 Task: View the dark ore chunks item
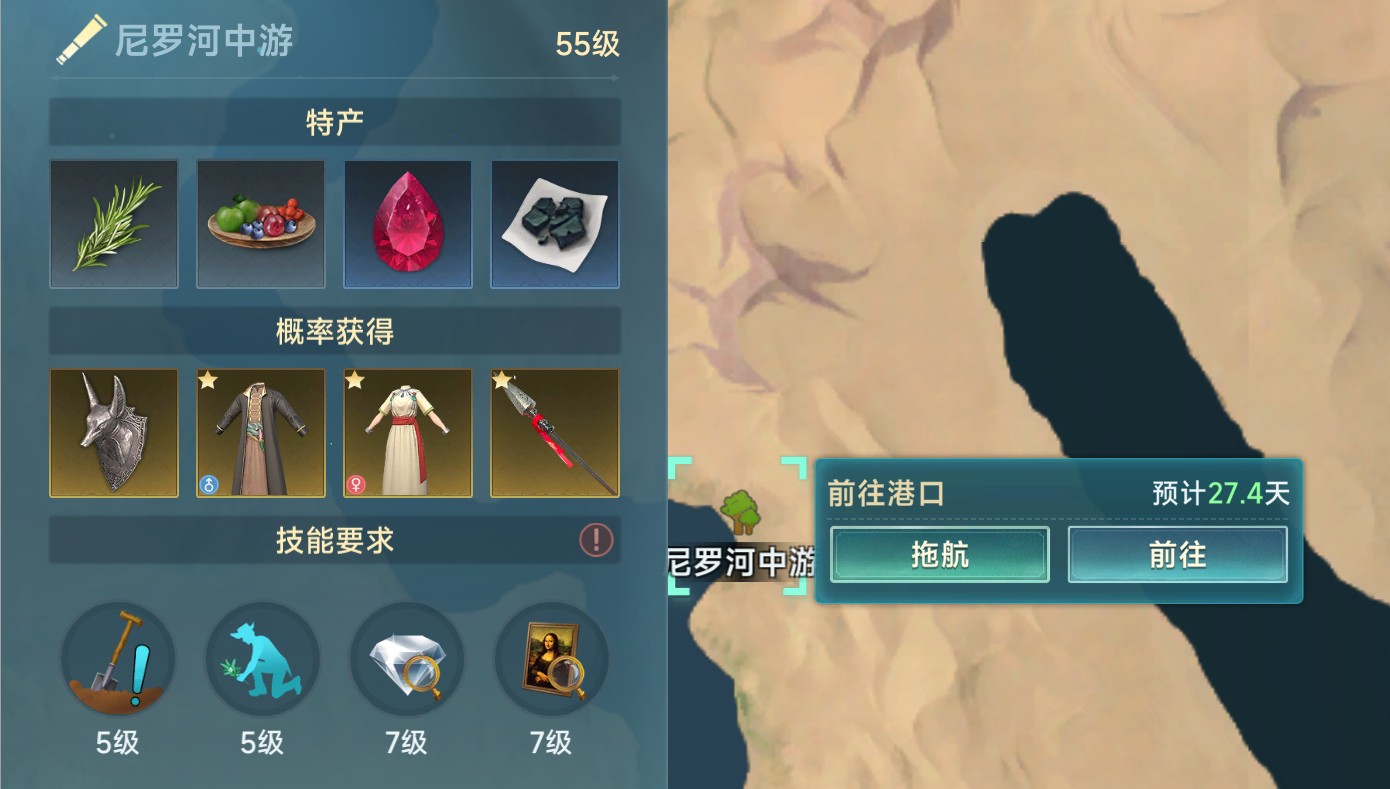pyautogui.click(x=554, y=224)
